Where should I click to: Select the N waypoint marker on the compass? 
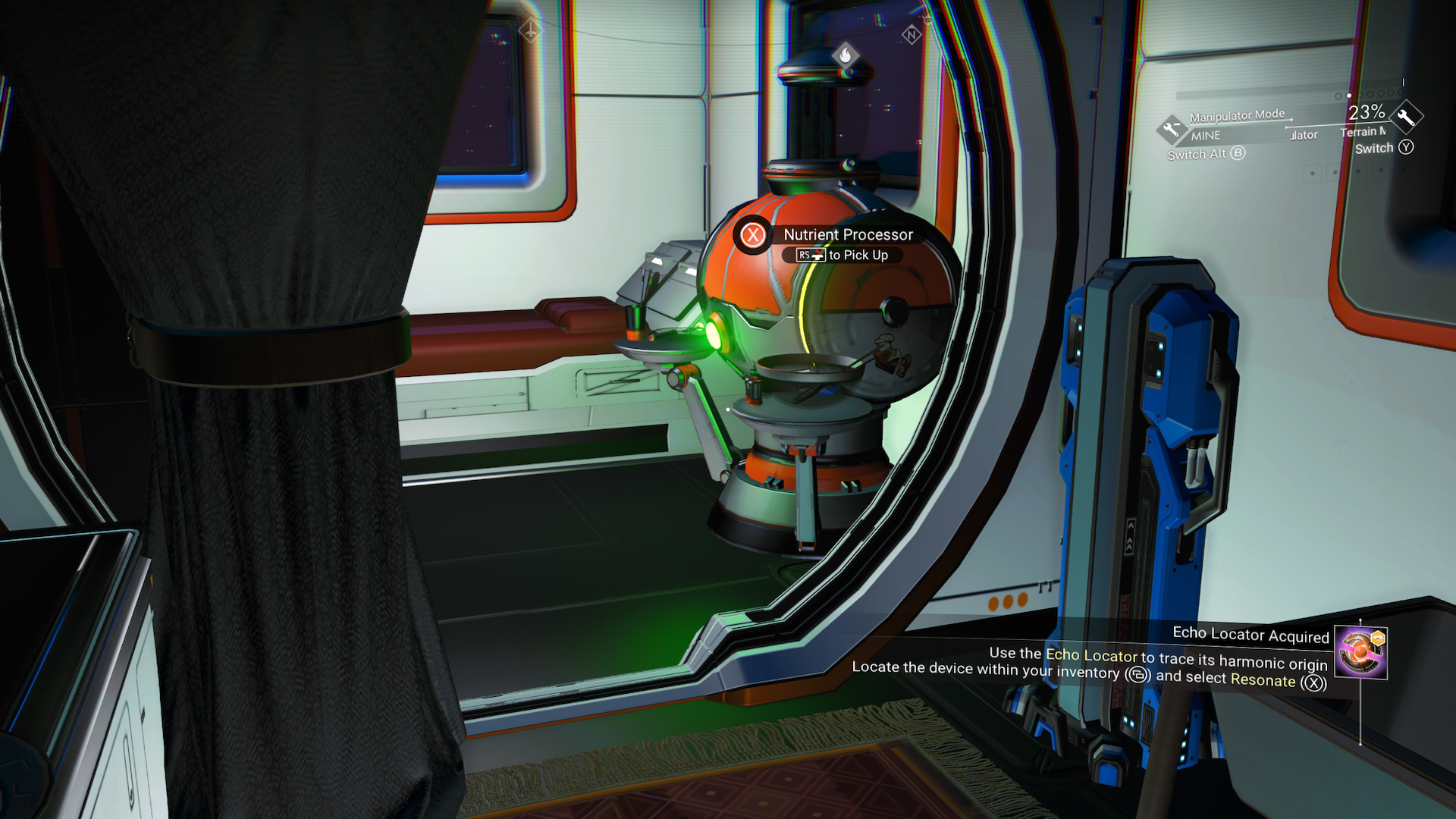coord(910,33)
